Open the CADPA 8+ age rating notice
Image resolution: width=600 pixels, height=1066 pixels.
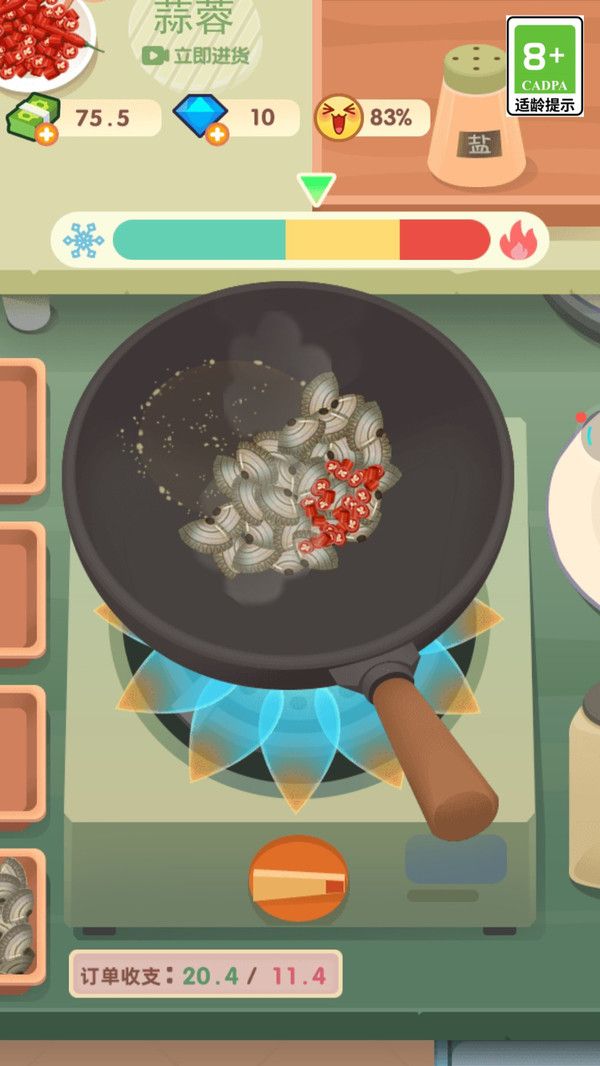point(544,65)
